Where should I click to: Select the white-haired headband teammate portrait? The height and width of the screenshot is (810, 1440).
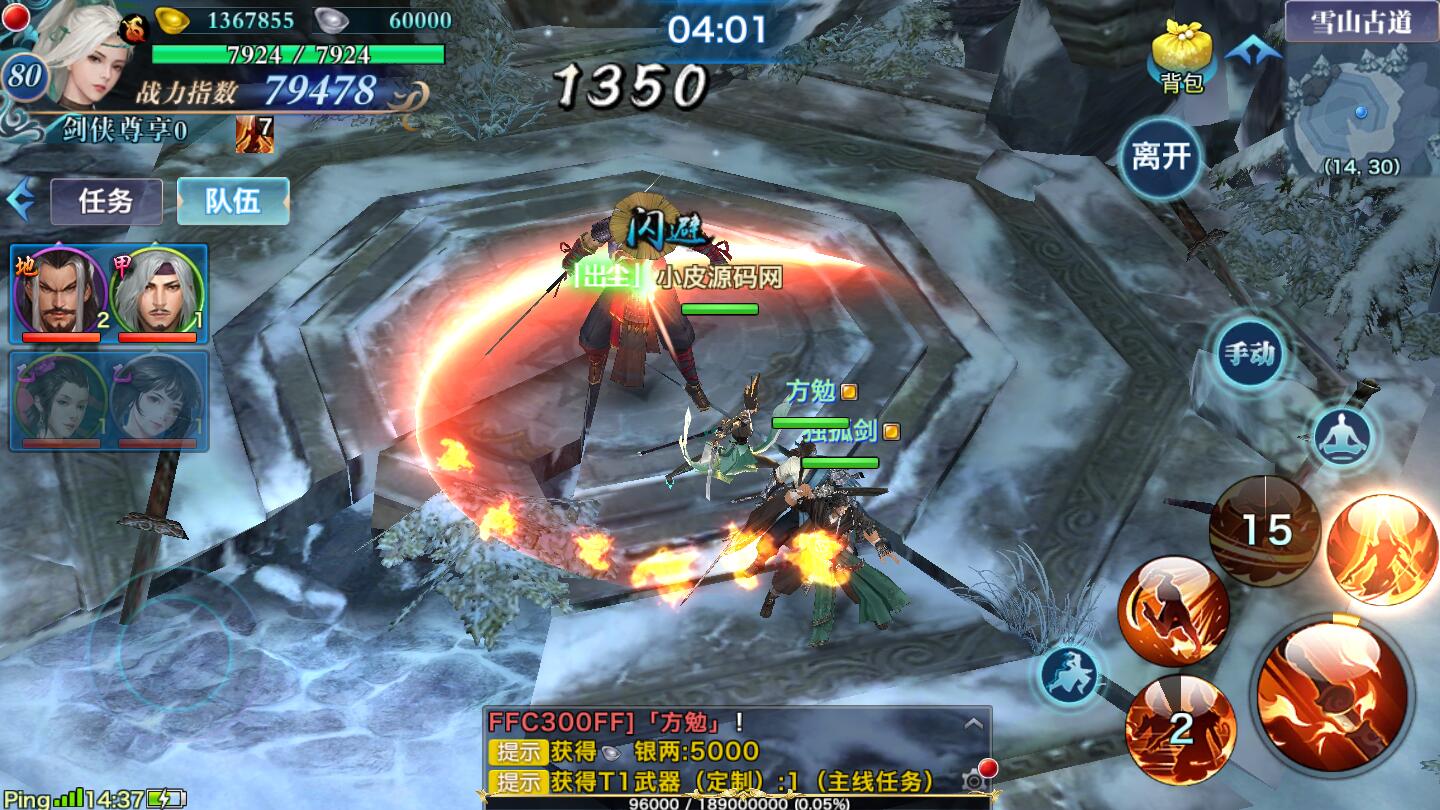pos(156,292)
